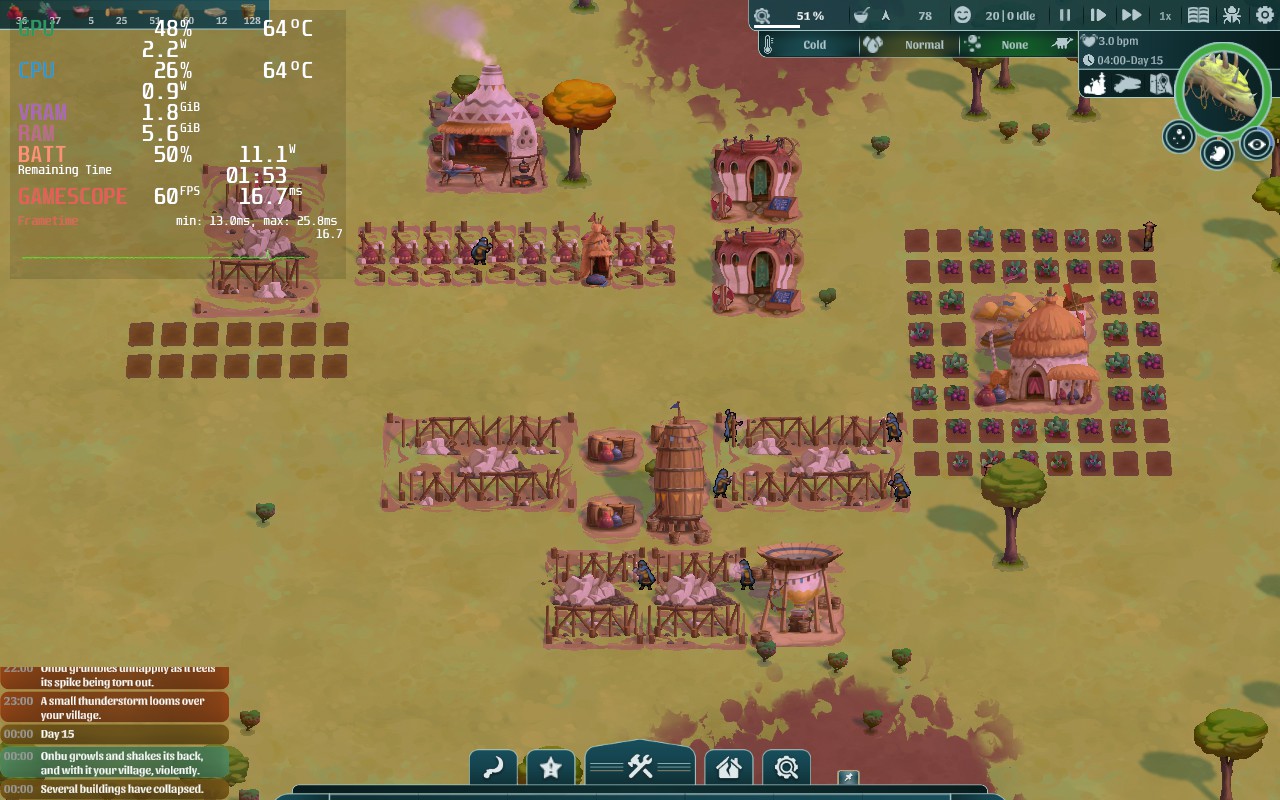Pause the game with the pause button
This screenshot has width=1280, height=800.
1063,15
